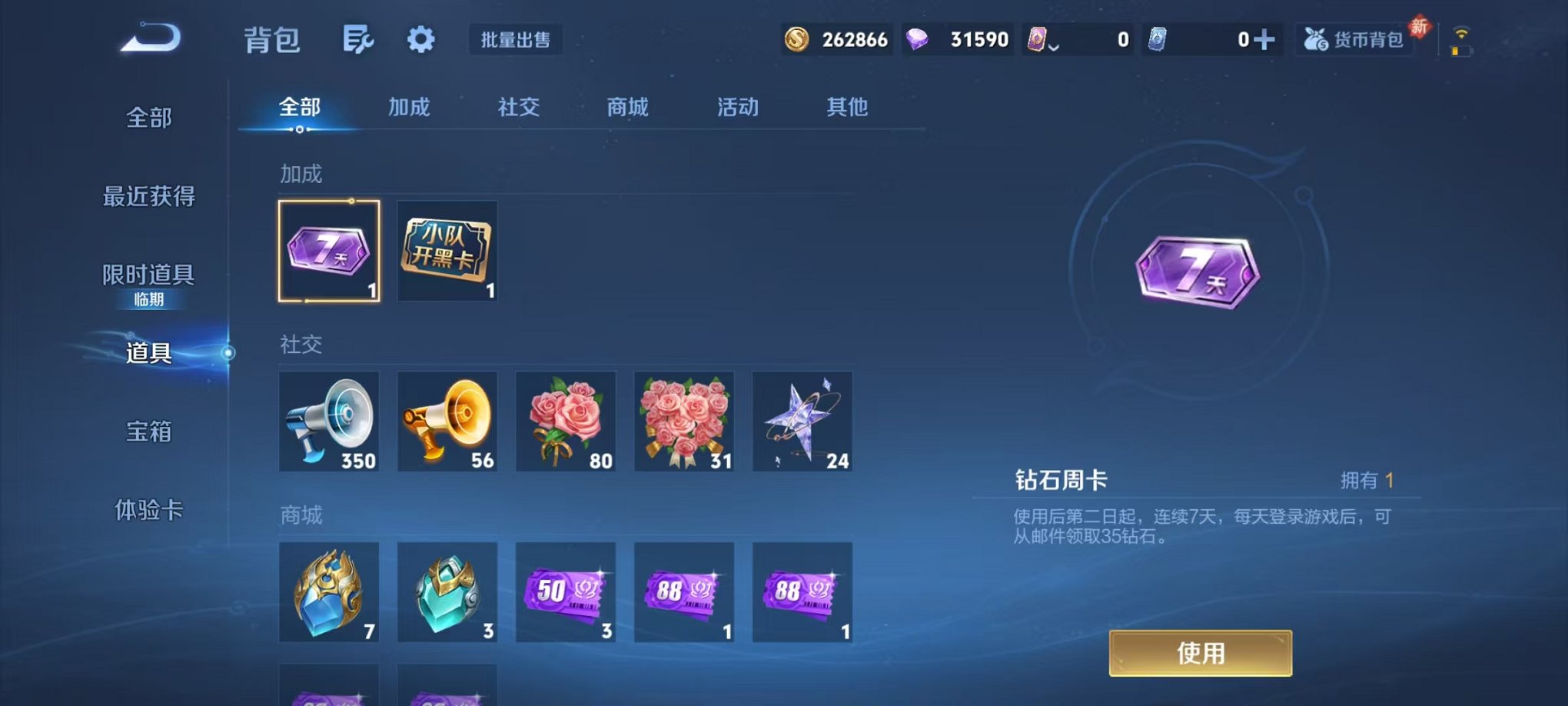Image resolution: width=1568 pixels, height=706 pixels.
Task: Open the 货币背包 currency bag
Action: click(x=1355, y=39)
